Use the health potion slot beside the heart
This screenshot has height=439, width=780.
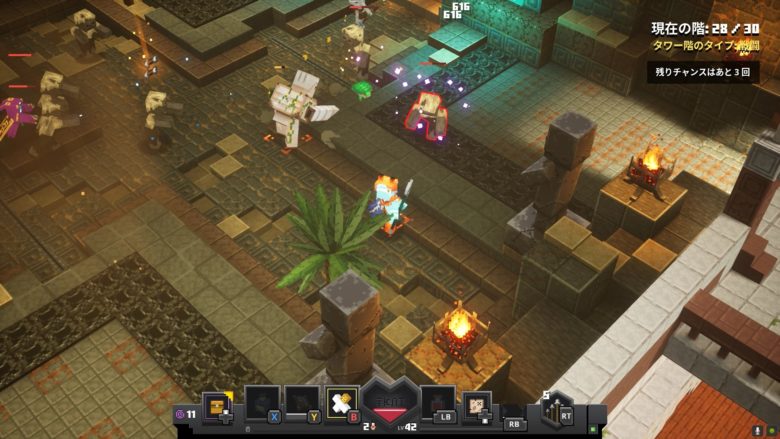438,403
